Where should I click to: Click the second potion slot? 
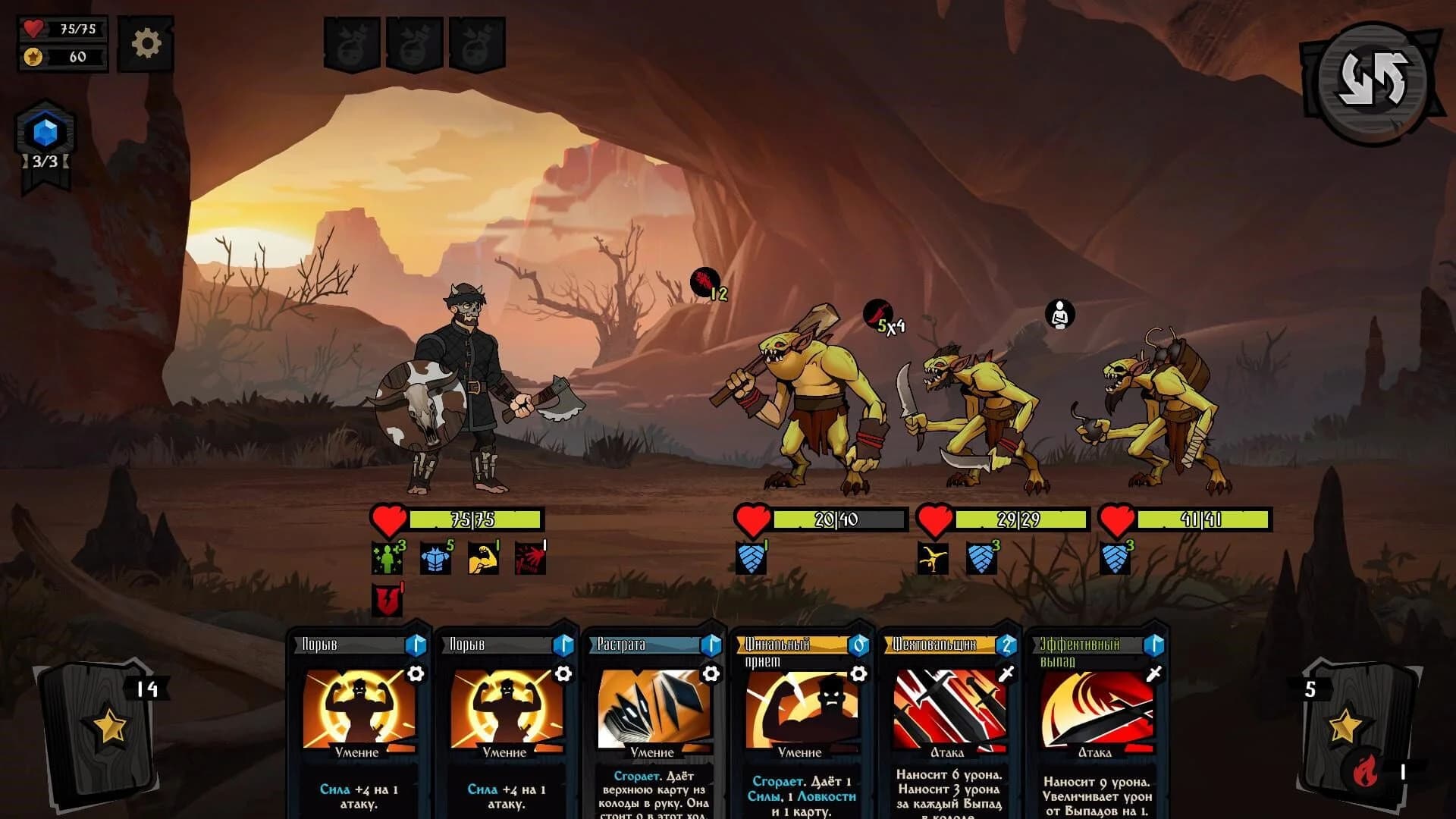(416, 42)
